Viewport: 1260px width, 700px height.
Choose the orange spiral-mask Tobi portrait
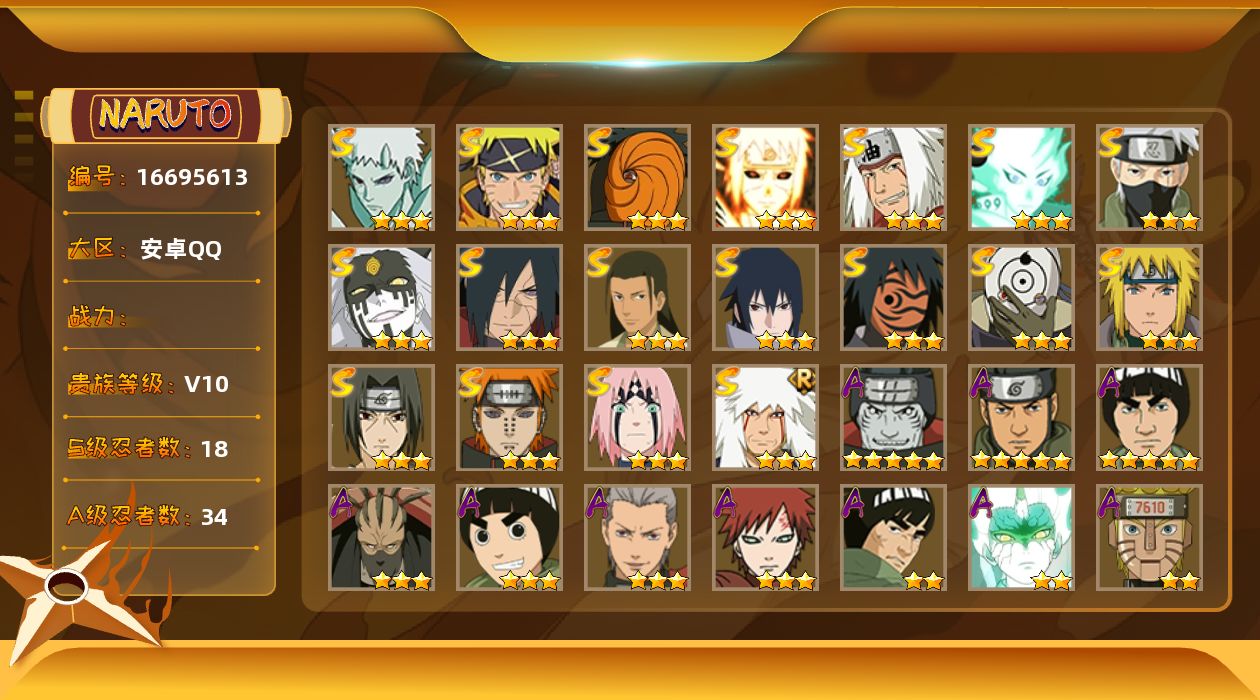click(637, 177)
